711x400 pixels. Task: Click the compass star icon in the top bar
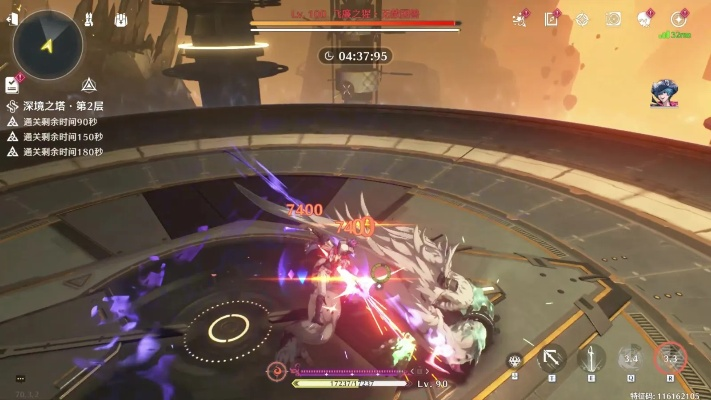pyautogui.click(x=582, y=19)
